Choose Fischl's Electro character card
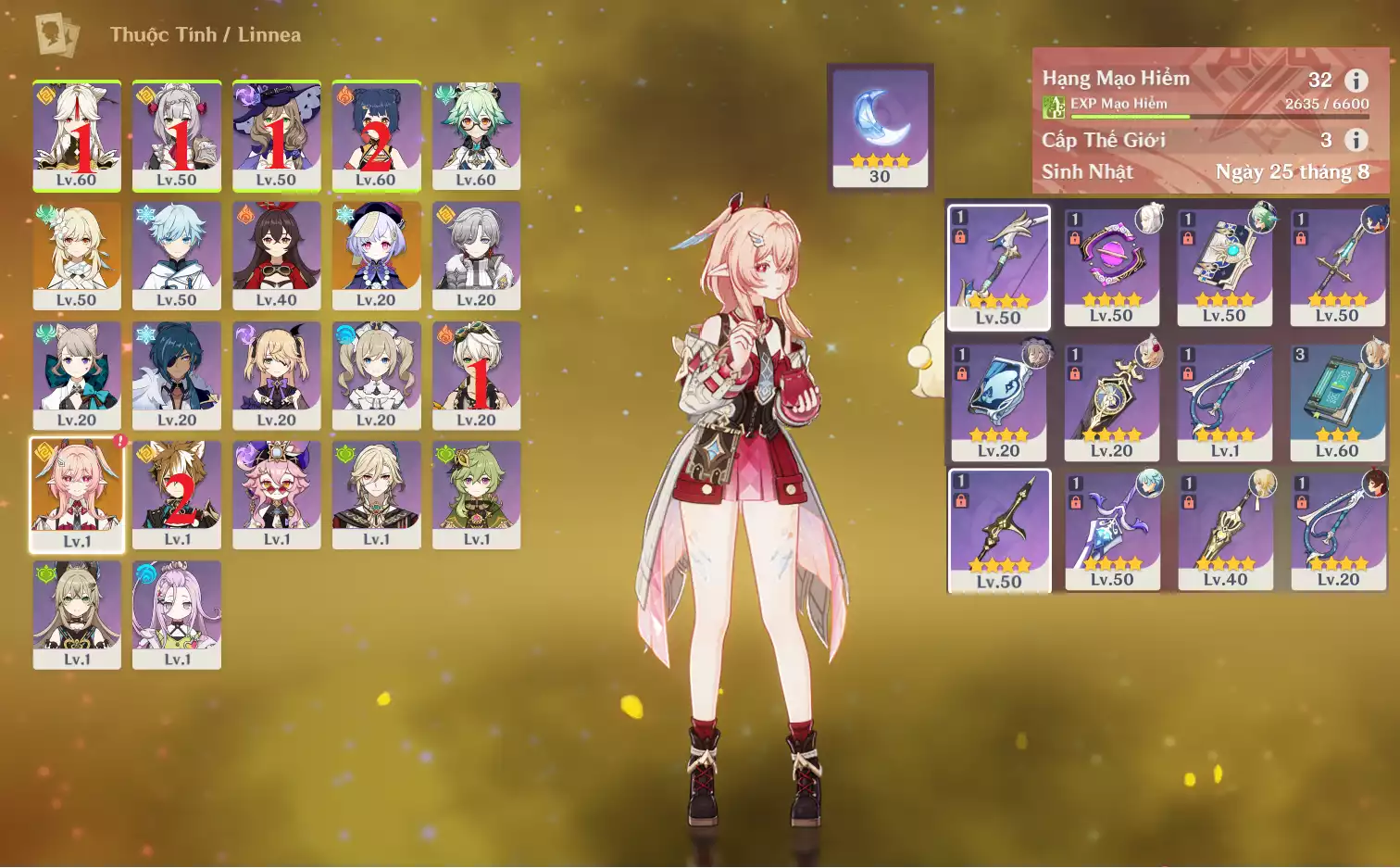Viewport: 1400px width, 868px height. coord(277,374)
